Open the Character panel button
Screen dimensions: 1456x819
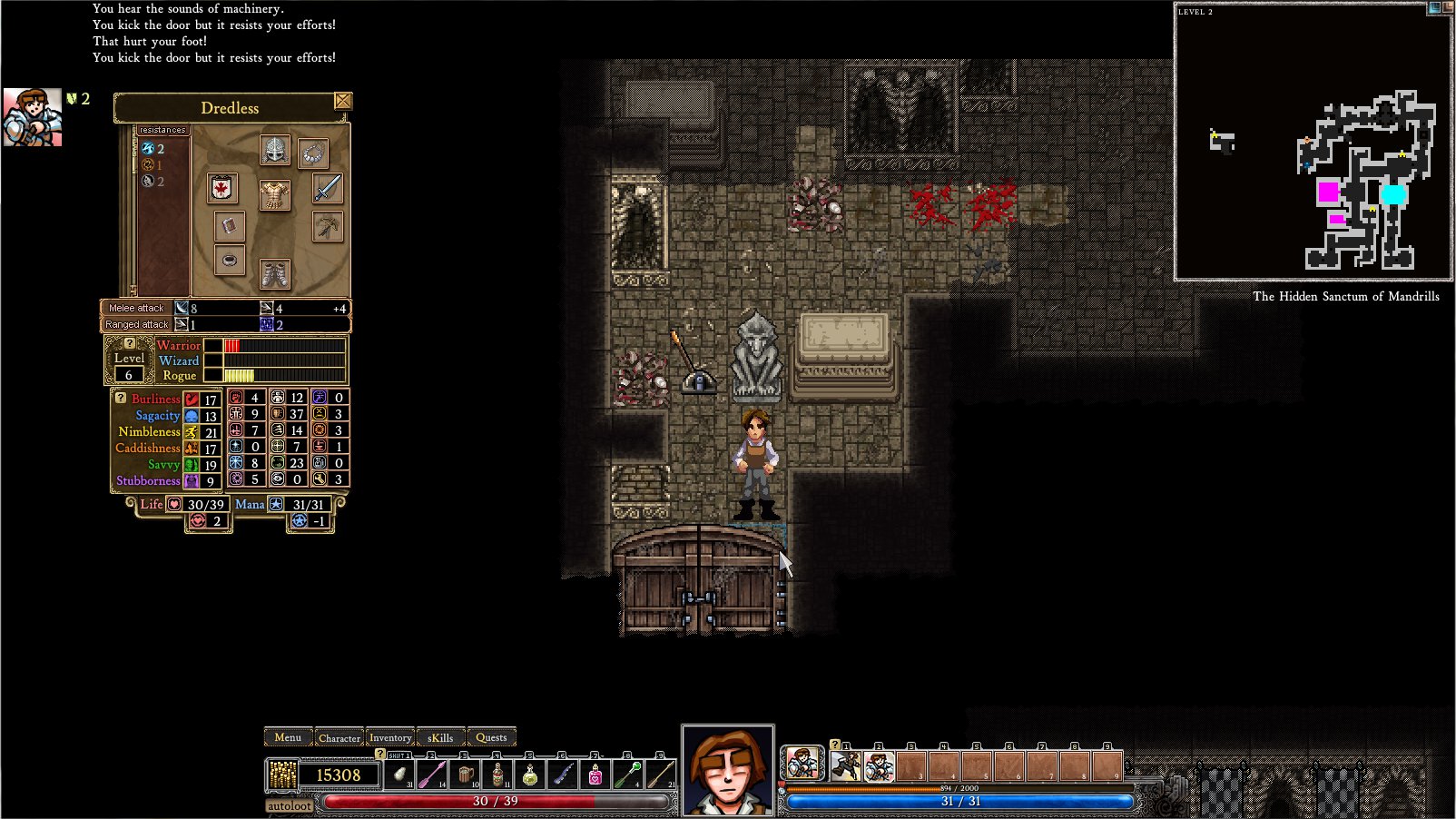tap(339, 737)
